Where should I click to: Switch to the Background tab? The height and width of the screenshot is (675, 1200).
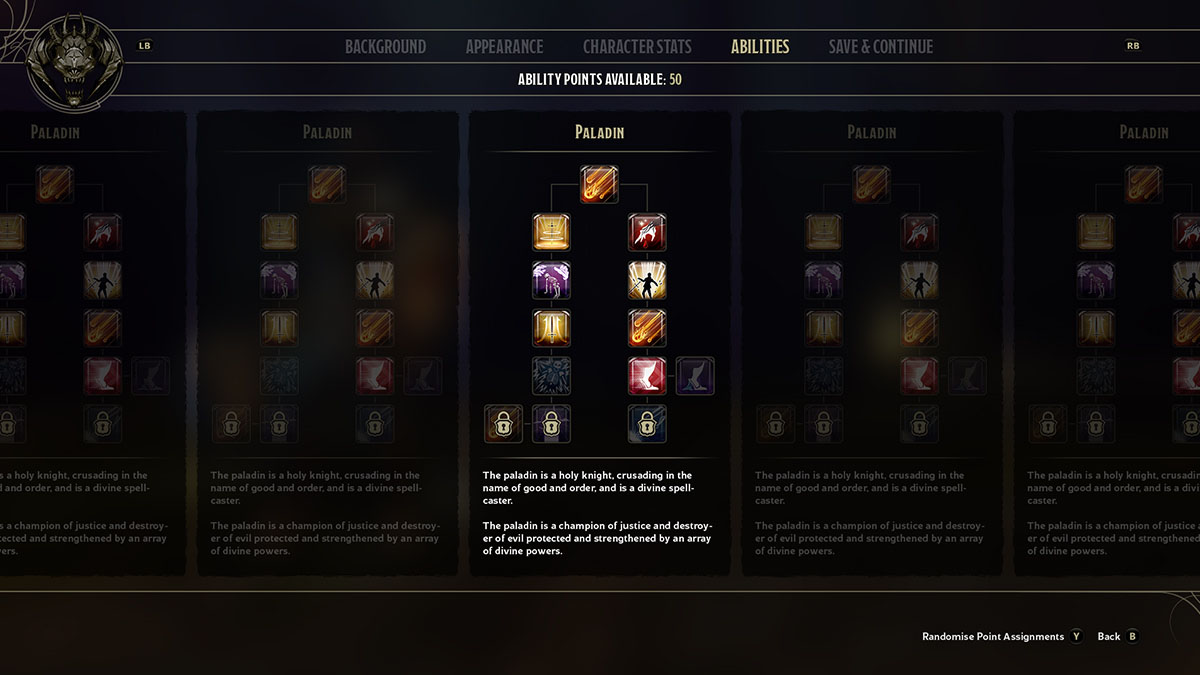[385, 47]
